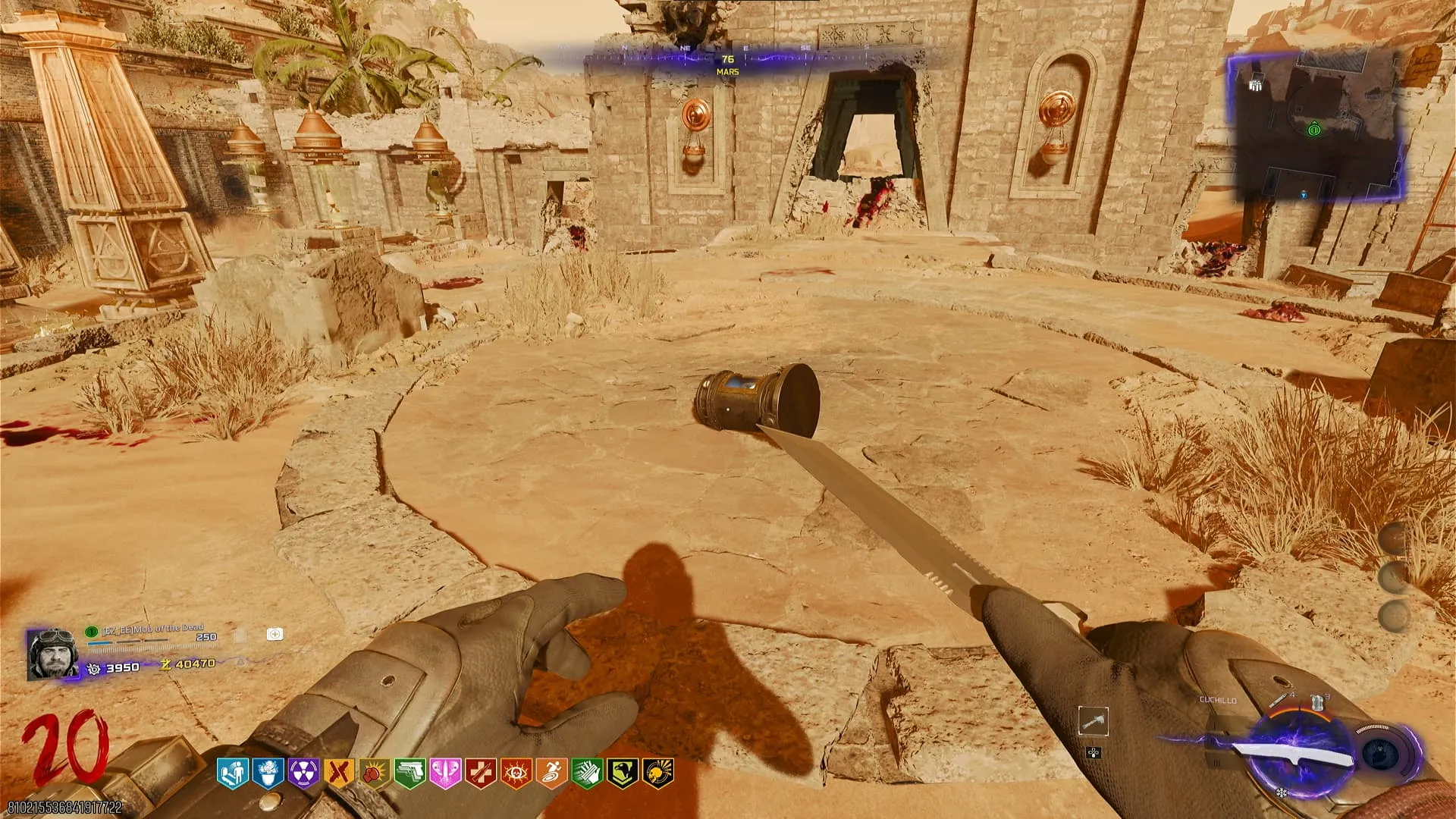
Task: Select the player portrait with goggles
Action: pos(52,653)
